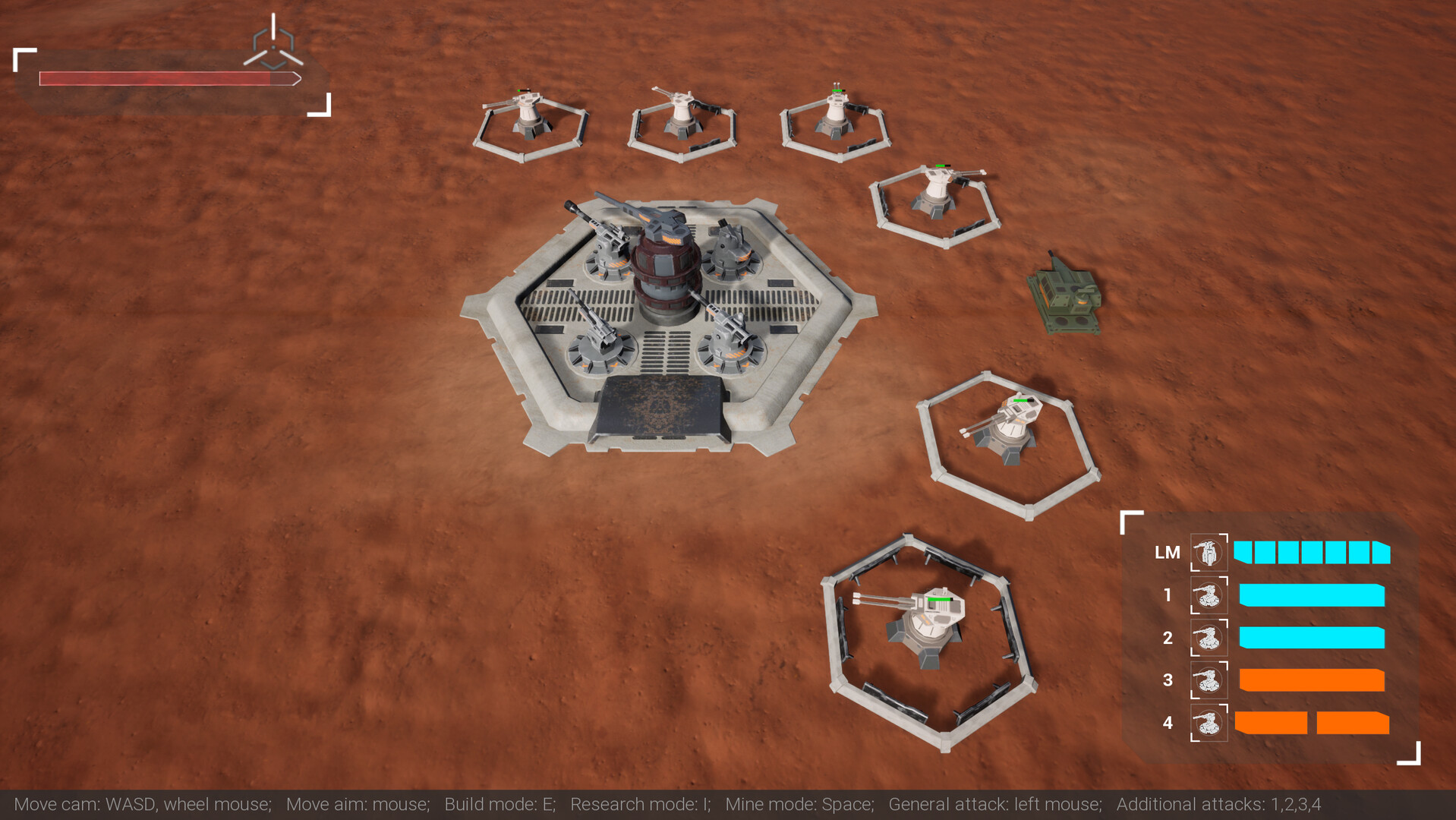Select the LM machine gun weapon icon
1456x820 pixels.
coord(1208,553)
